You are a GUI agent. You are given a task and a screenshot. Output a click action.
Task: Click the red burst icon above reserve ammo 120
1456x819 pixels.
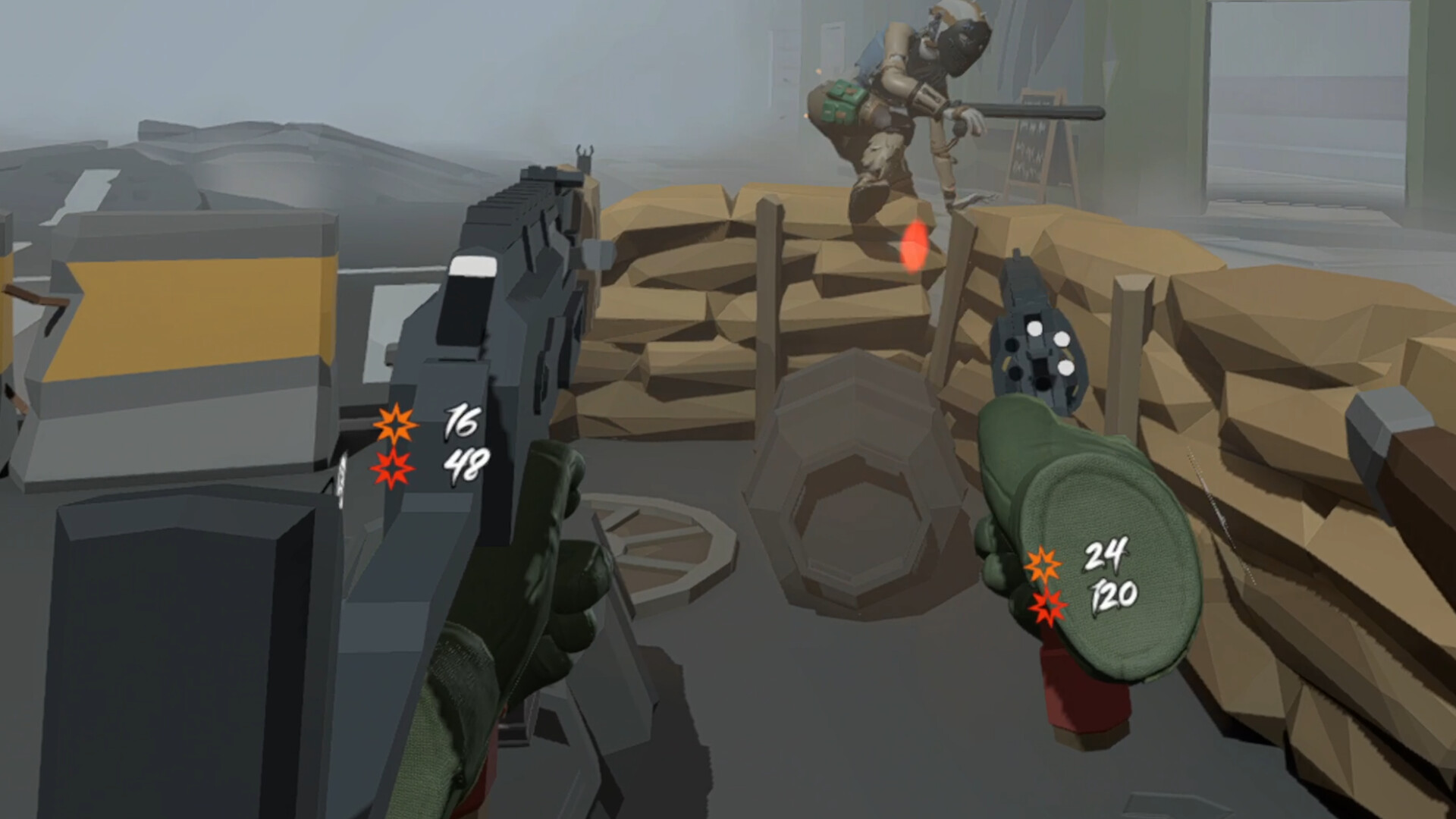(x=1049, y=606)
